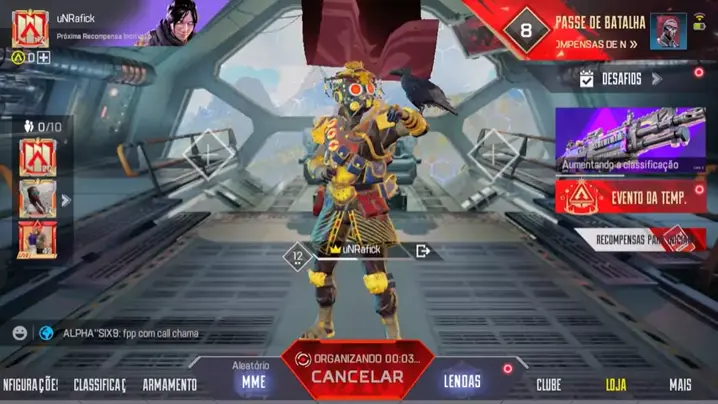
Task: Open the emoji smiley icon
Action: coord(20,332)
